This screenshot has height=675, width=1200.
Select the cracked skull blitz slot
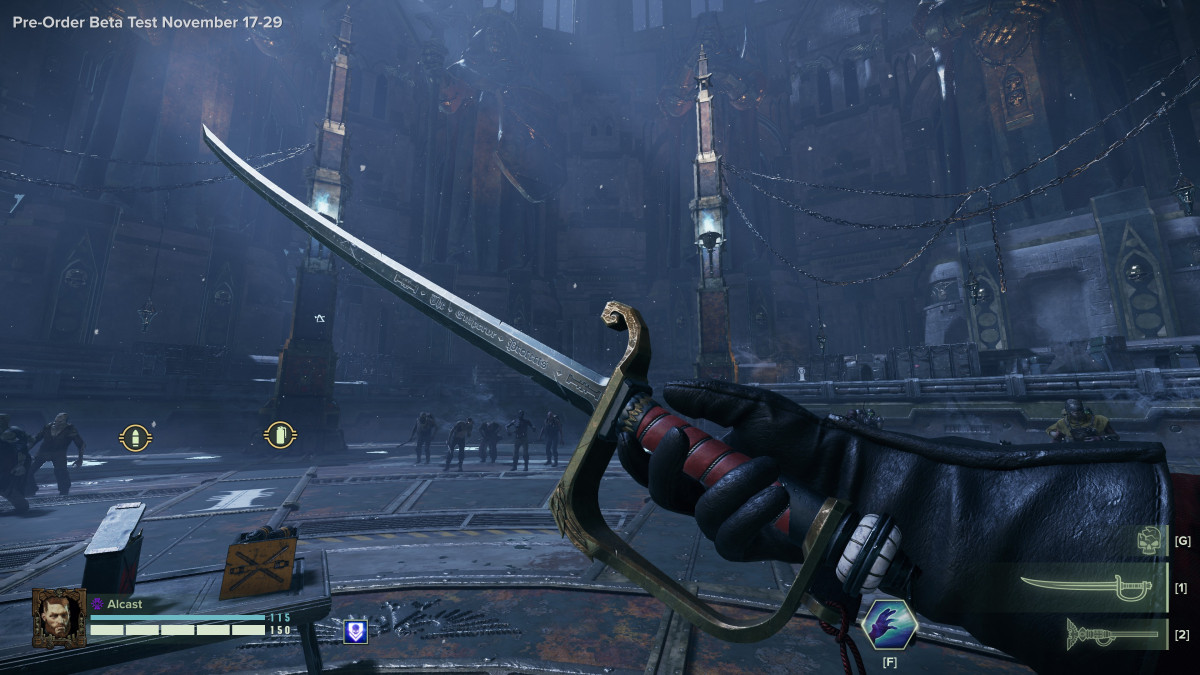pos(1150,541)
